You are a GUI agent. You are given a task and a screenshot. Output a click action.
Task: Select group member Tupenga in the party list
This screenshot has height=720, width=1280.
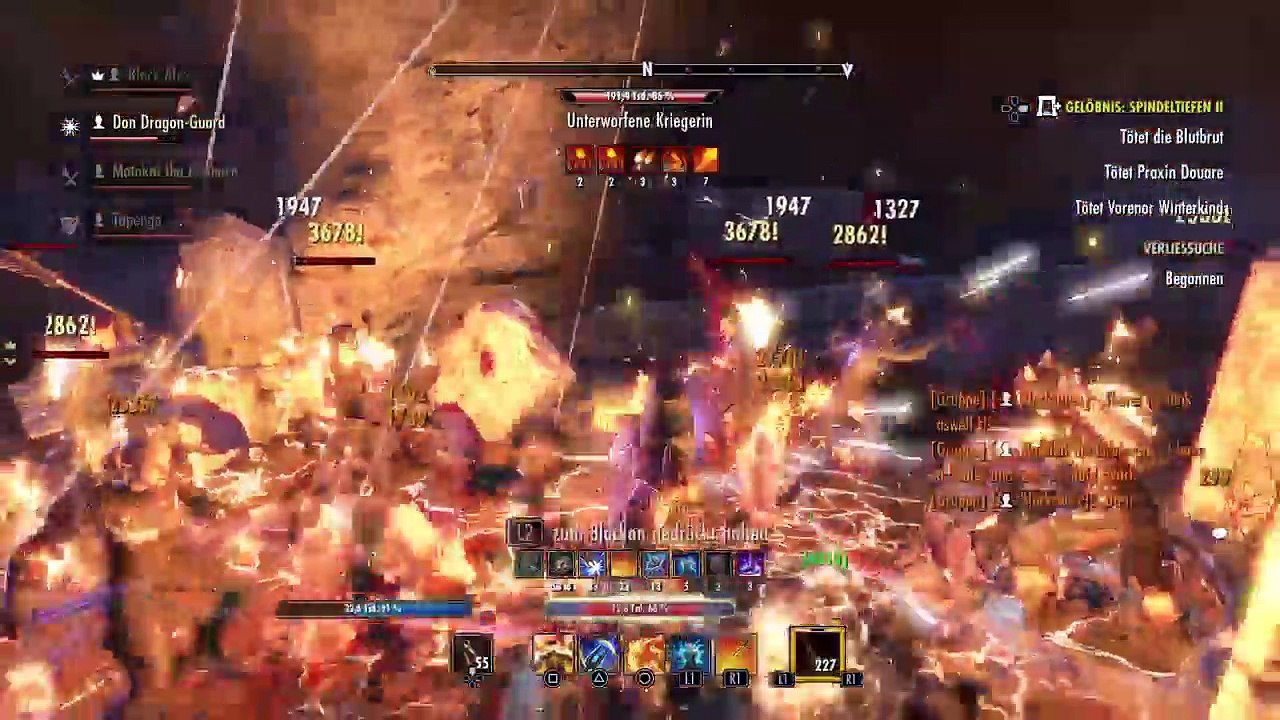pyautogui.click(x=136, y=220)
